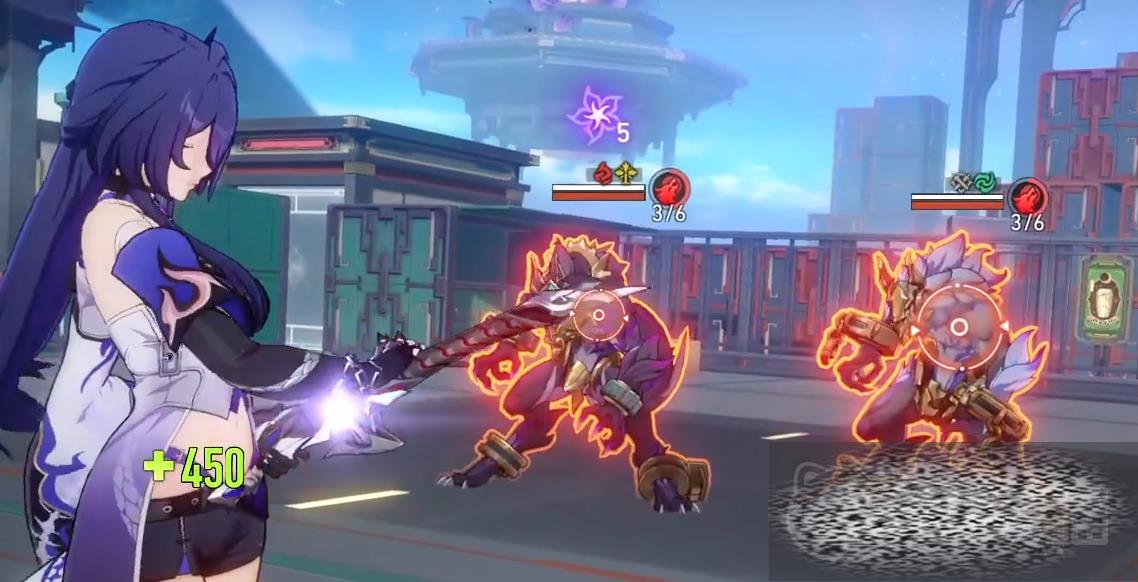Select the right enemy's targeting reticle

(x=958, y=327)
